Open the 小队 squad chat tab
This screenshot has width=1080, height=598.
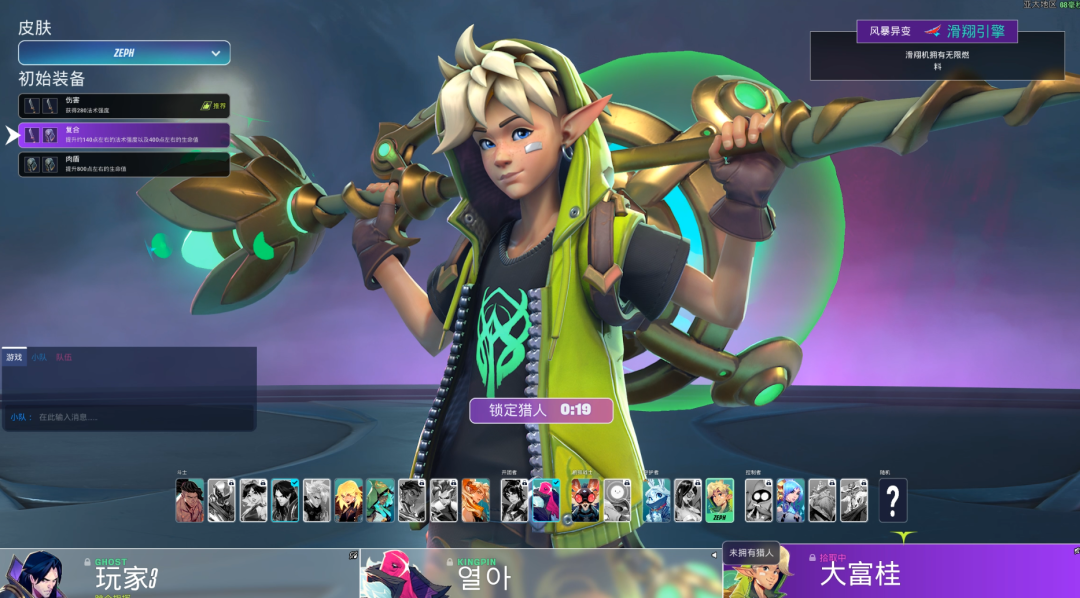(39, 357)
